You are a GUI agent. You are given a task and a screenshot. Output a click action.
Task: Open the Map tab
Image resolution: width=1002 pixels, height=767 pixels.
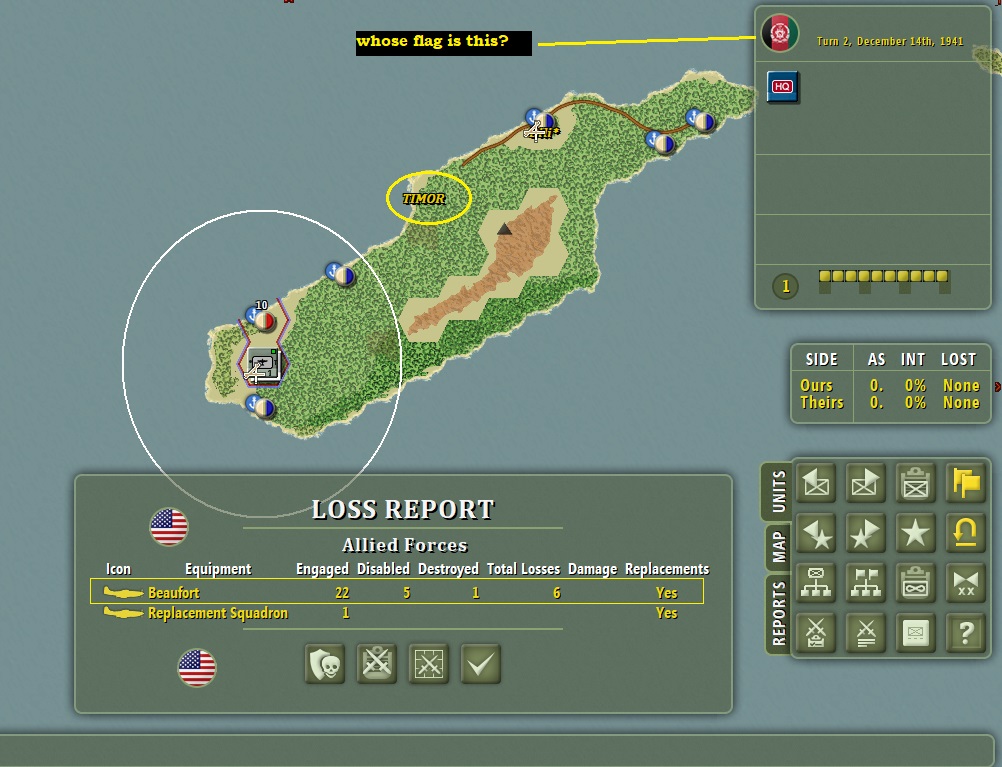(779, 546)
